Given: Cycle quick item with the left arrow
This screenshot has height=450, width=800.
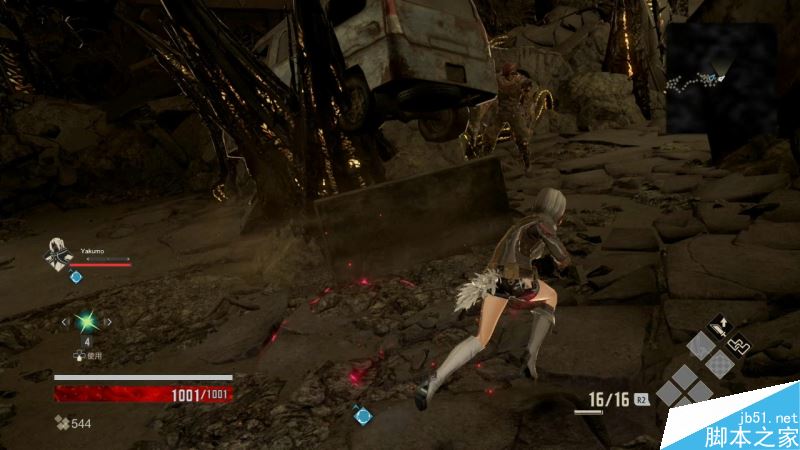Looking at the screenshot, I should pyautogui.click(x=66, y=322).
